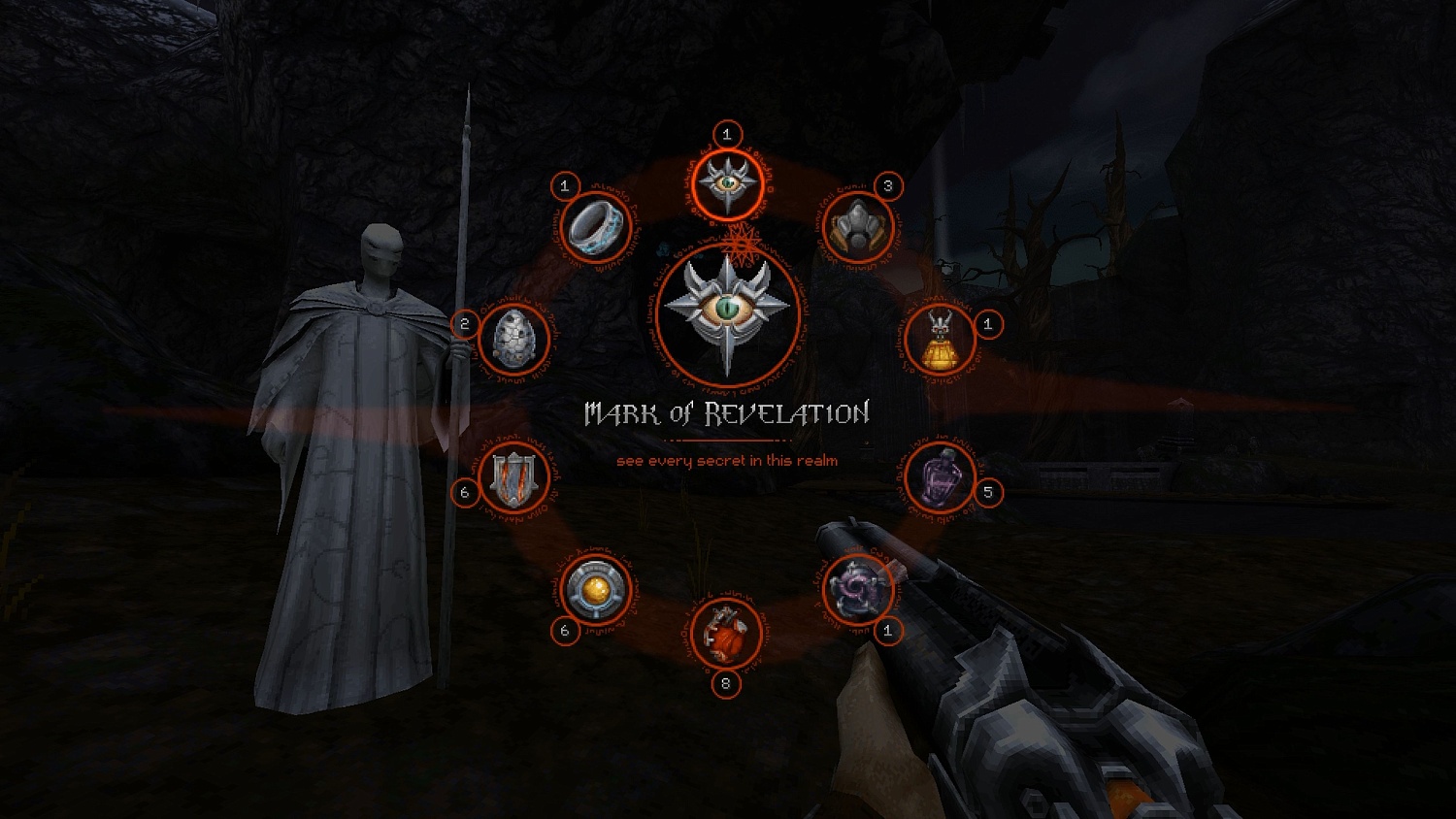This screenshot has height=819, width=1456.
Task: Click the count badge 6 under the orb
Action: coord(564,631)
